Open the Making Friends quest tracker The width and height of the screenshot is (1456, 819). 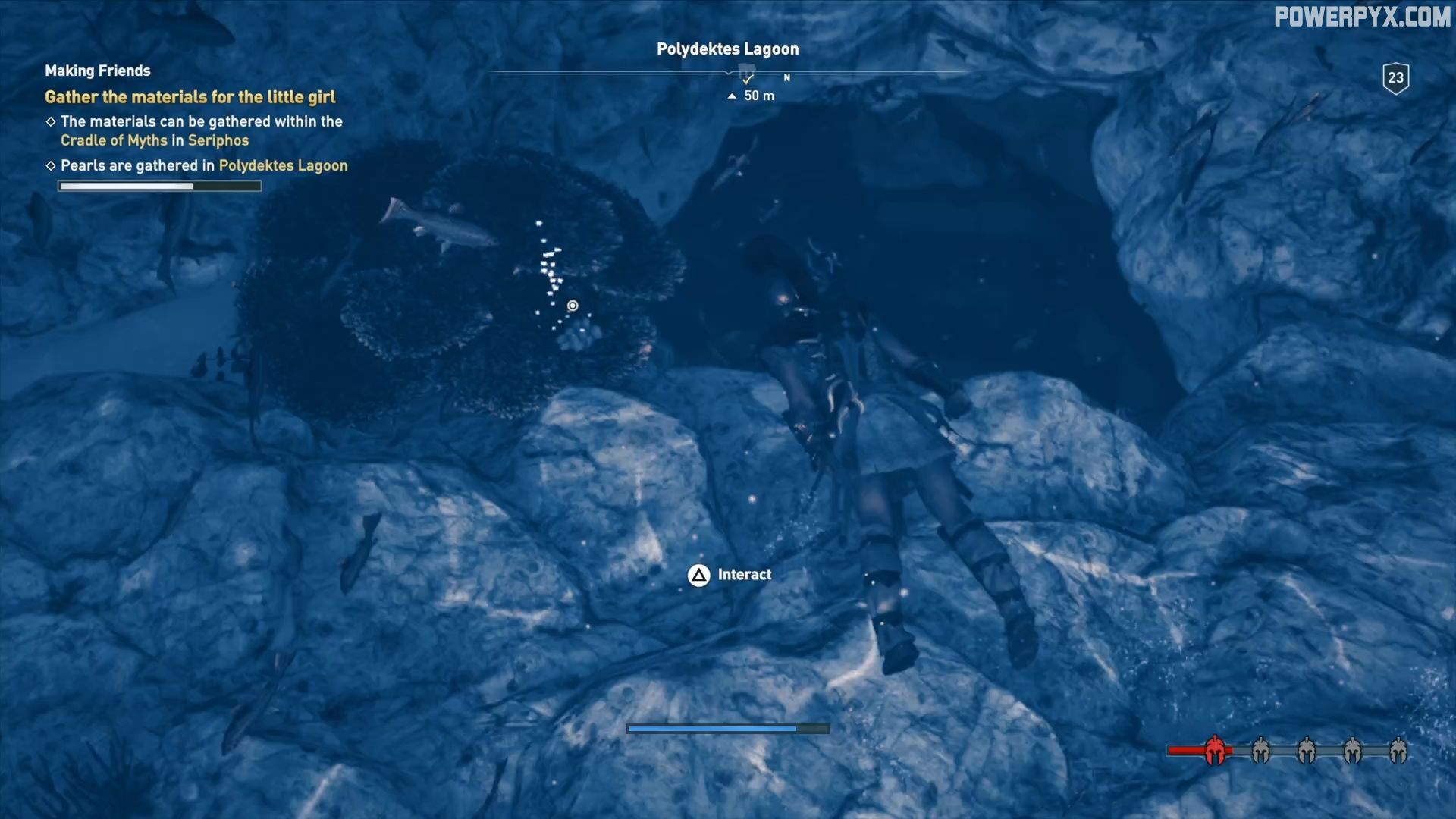click(98, 71)
